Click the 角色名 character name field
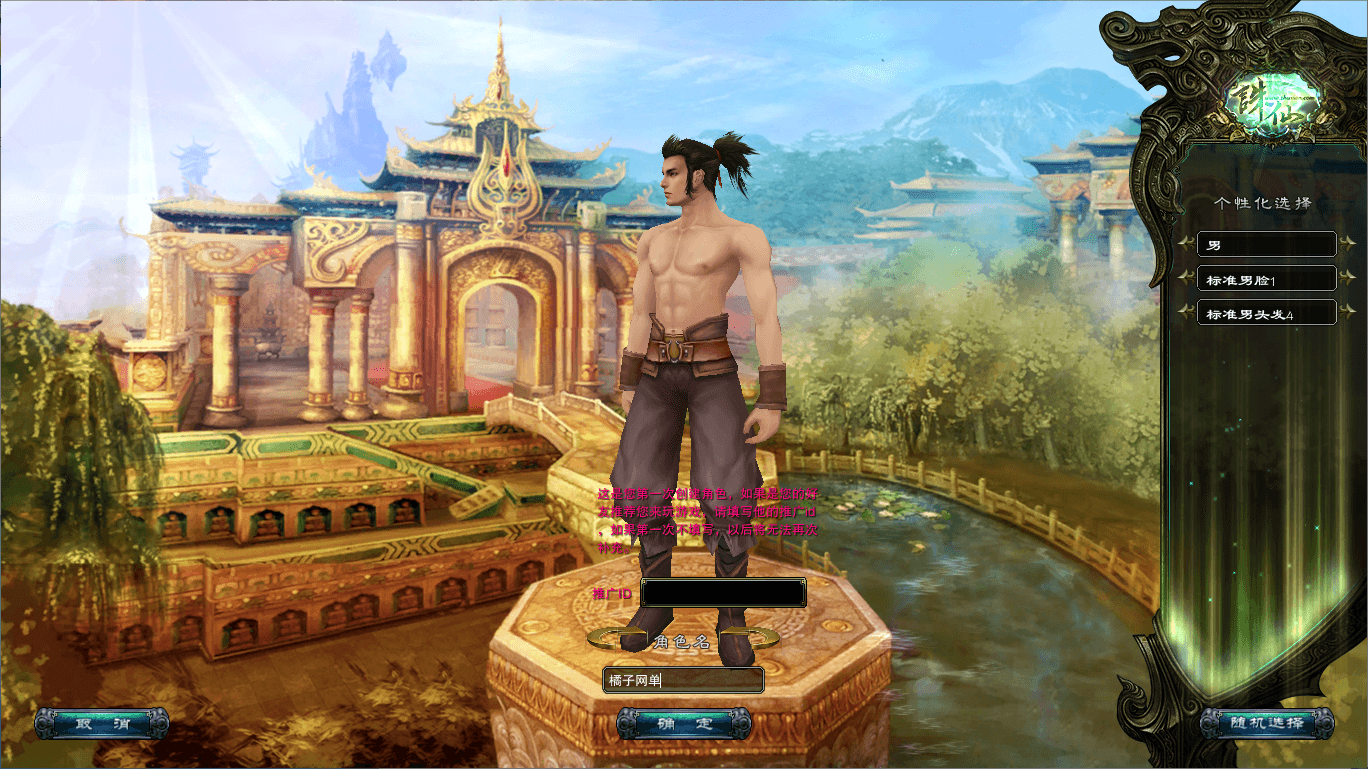The width and height of the screenshot is (1368, 769). (683, 681)
